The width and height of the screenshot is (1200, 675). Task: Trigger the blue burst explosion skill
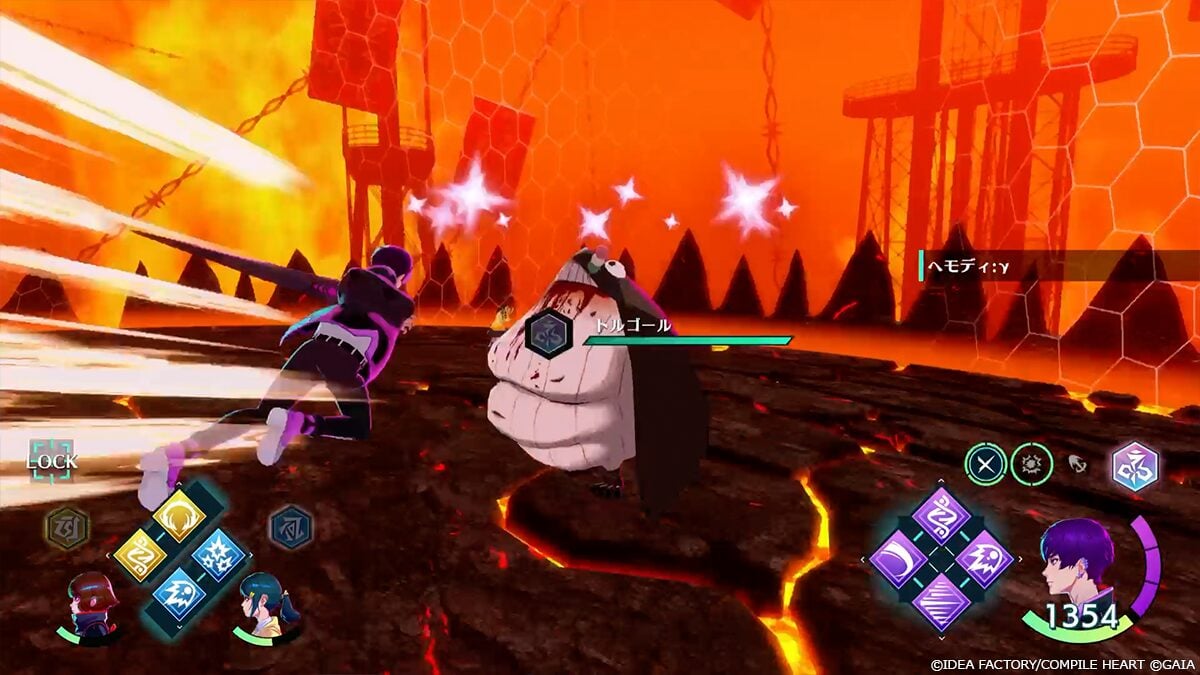click(x=219, y=554)
